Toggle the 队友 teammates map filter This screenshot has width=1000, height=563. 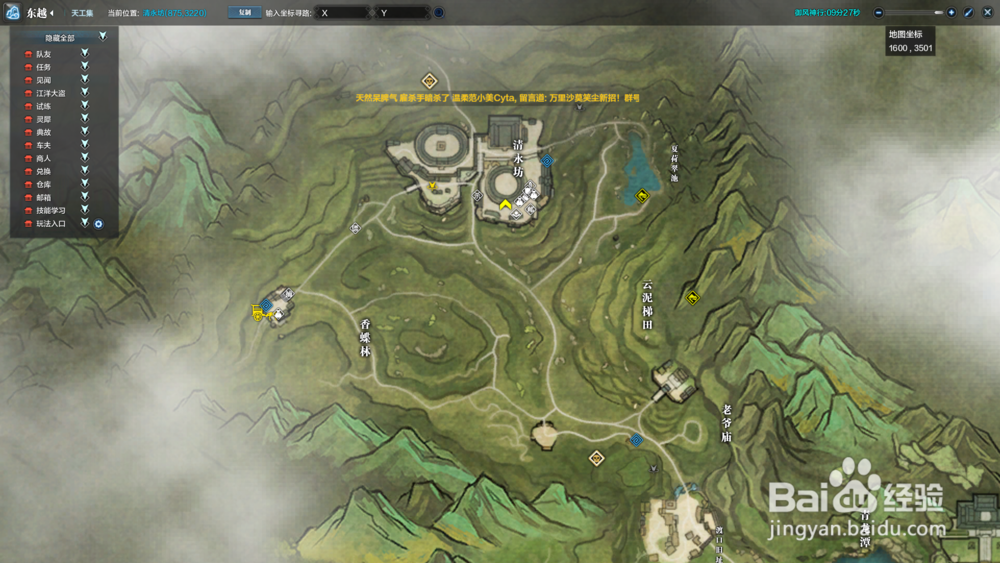[x=85, y=53]
